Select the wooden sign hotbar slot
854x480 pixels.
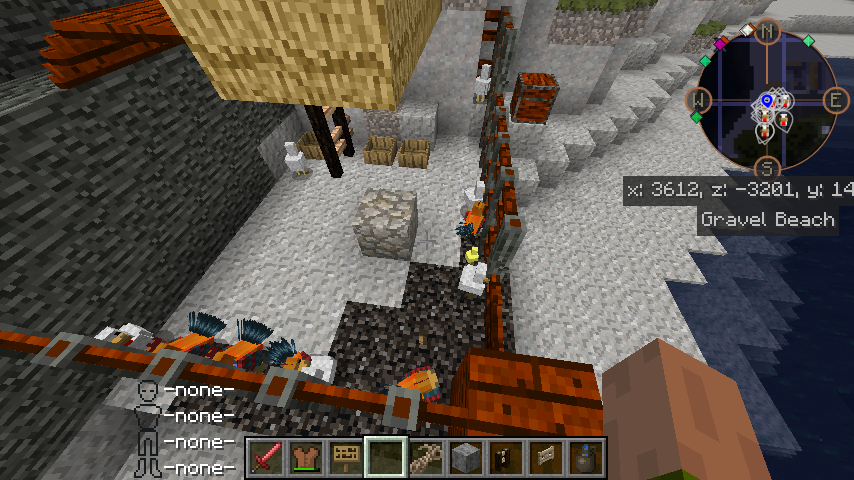click(345, 457)
